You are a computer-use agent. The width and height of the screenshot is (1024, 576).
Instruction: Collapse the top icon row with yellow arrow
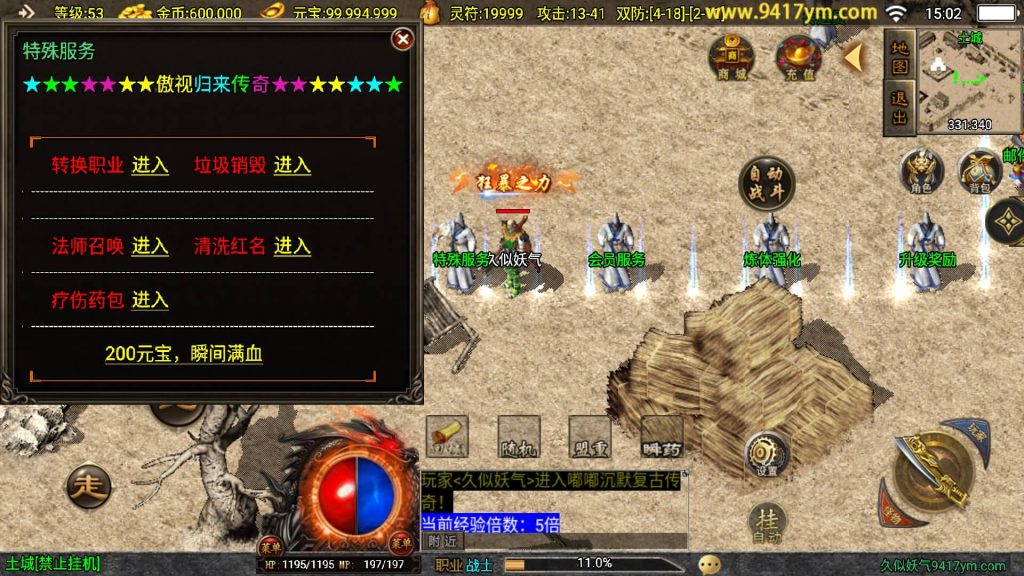coord(852,57)
